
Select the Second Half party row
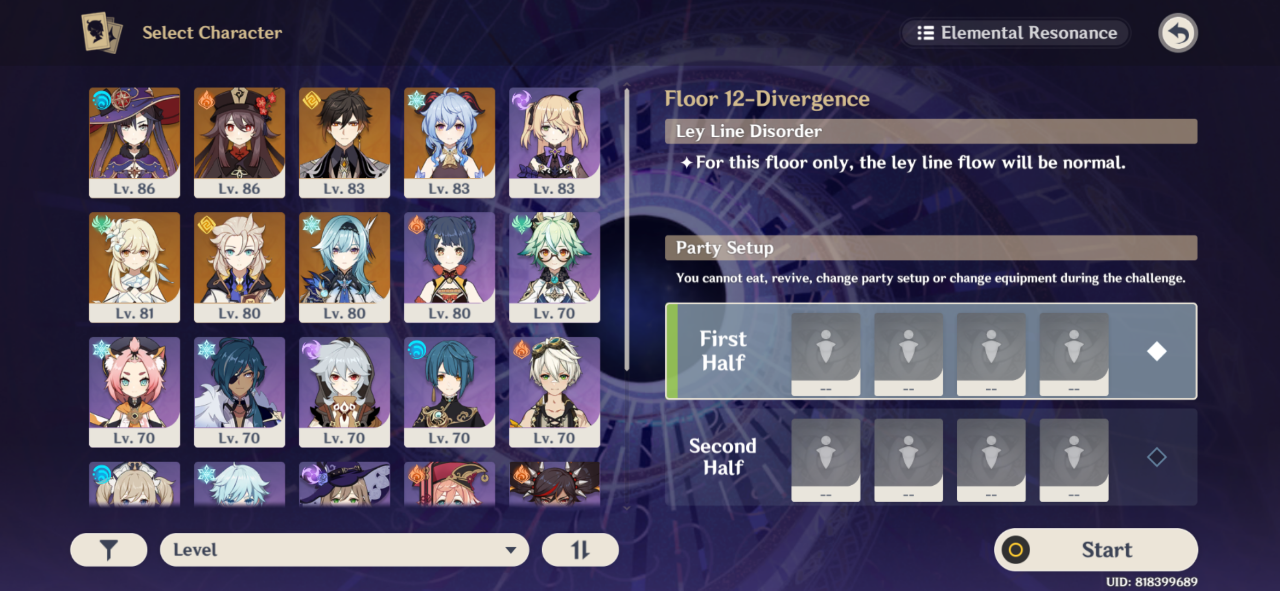point(930,457)
